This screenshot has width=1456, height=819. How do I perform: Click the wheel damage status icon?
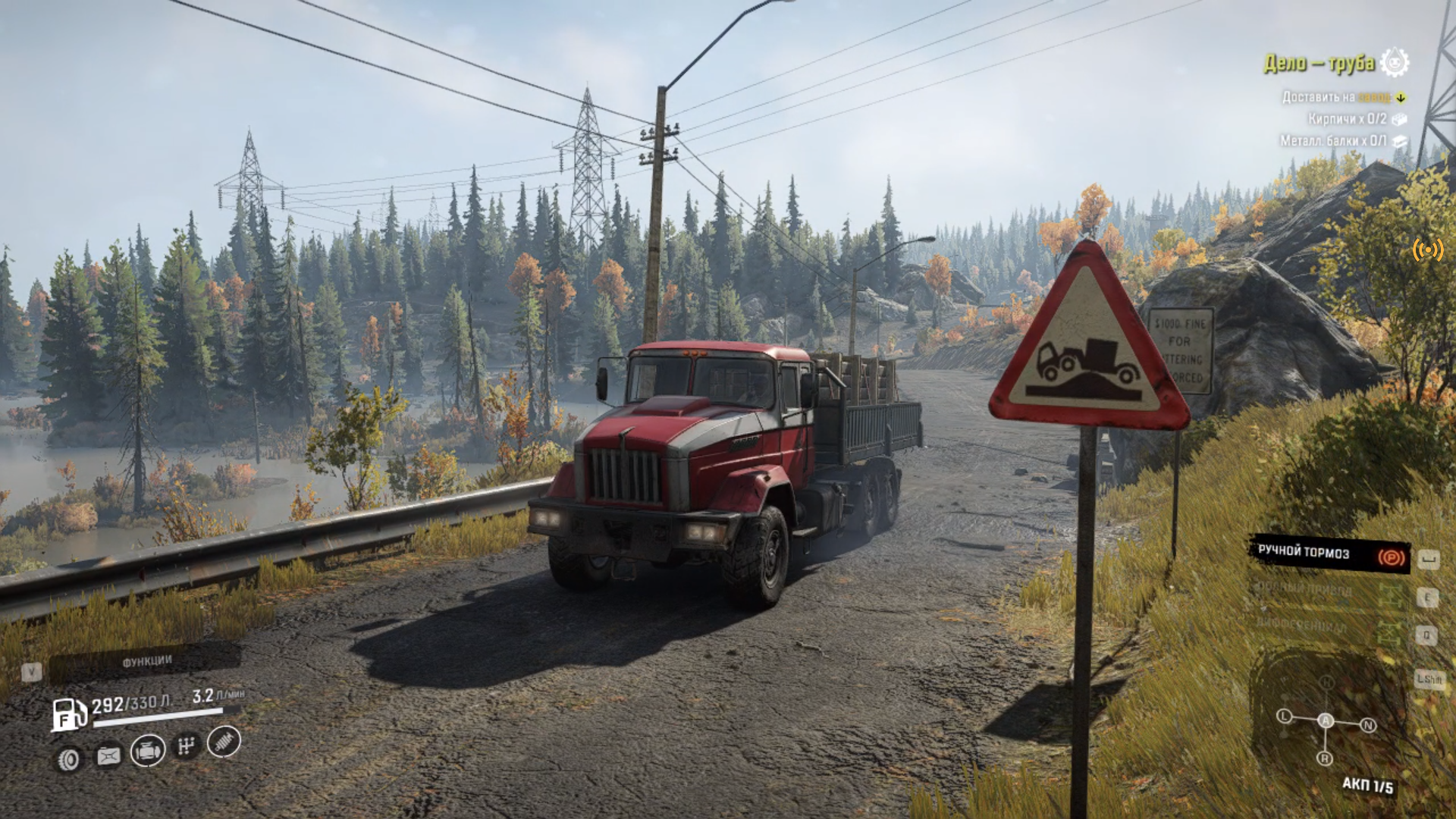pos(69,759)
